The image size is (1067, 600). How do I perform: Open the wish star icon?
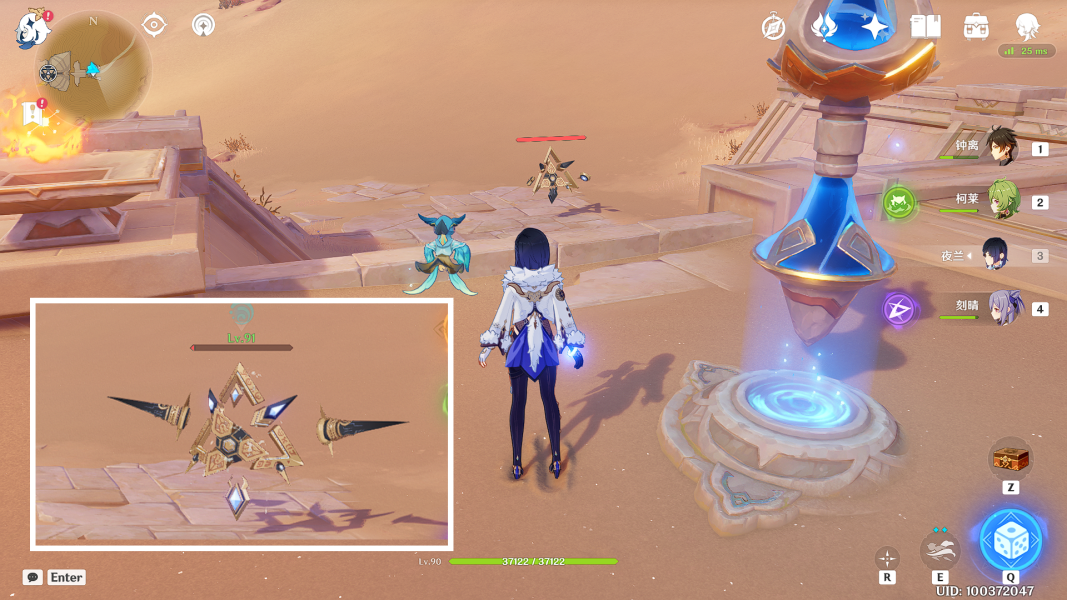[875, 27]
